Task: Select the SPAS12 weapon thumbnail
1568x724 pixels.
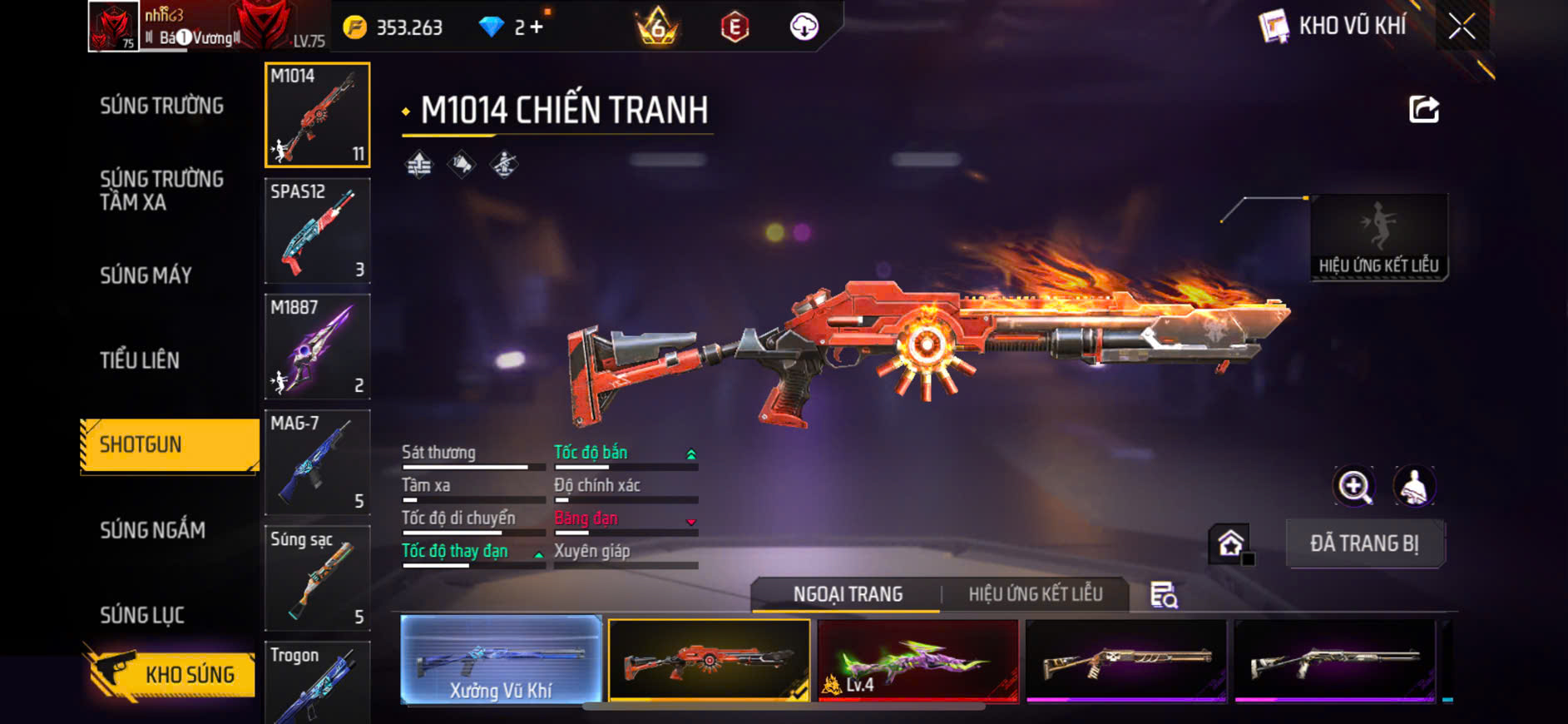Action: (317, 231)
